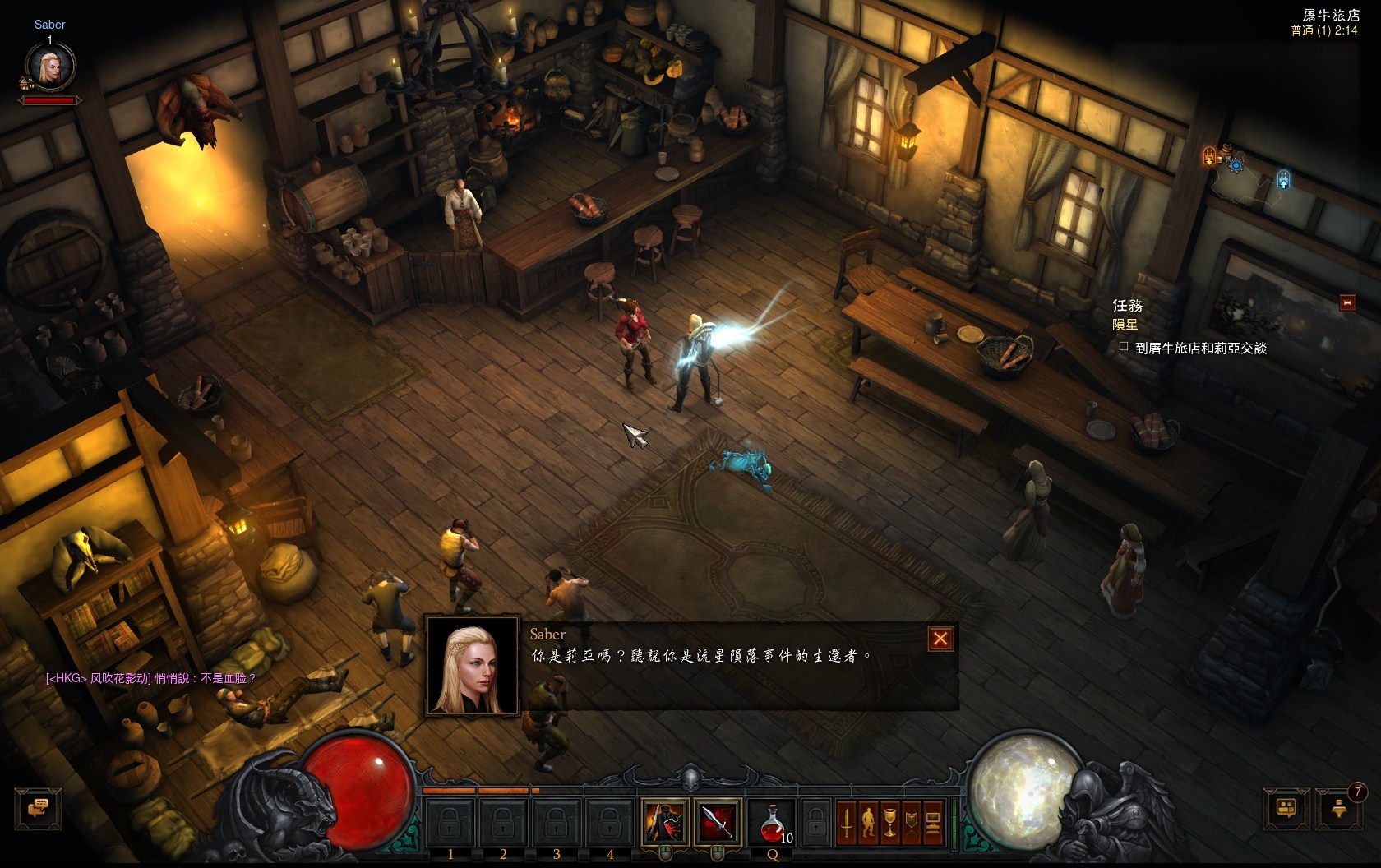Viewport: 1381px width, 868px height.
Task: Open the character inventory figure icon
Action: click(x=868, y=822)
